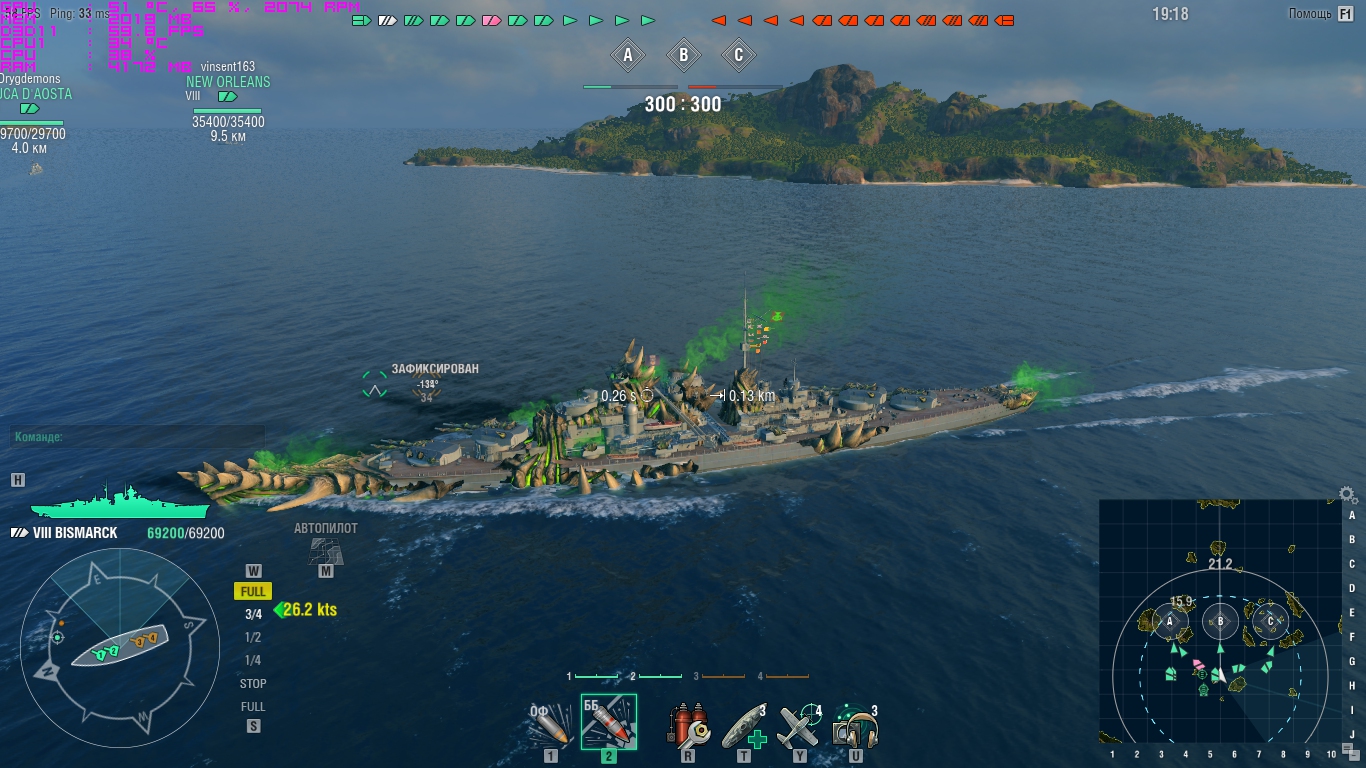Open the minimap settings gear
1366x768 pixels.
pyautogui.click(x=1348, y=495)
